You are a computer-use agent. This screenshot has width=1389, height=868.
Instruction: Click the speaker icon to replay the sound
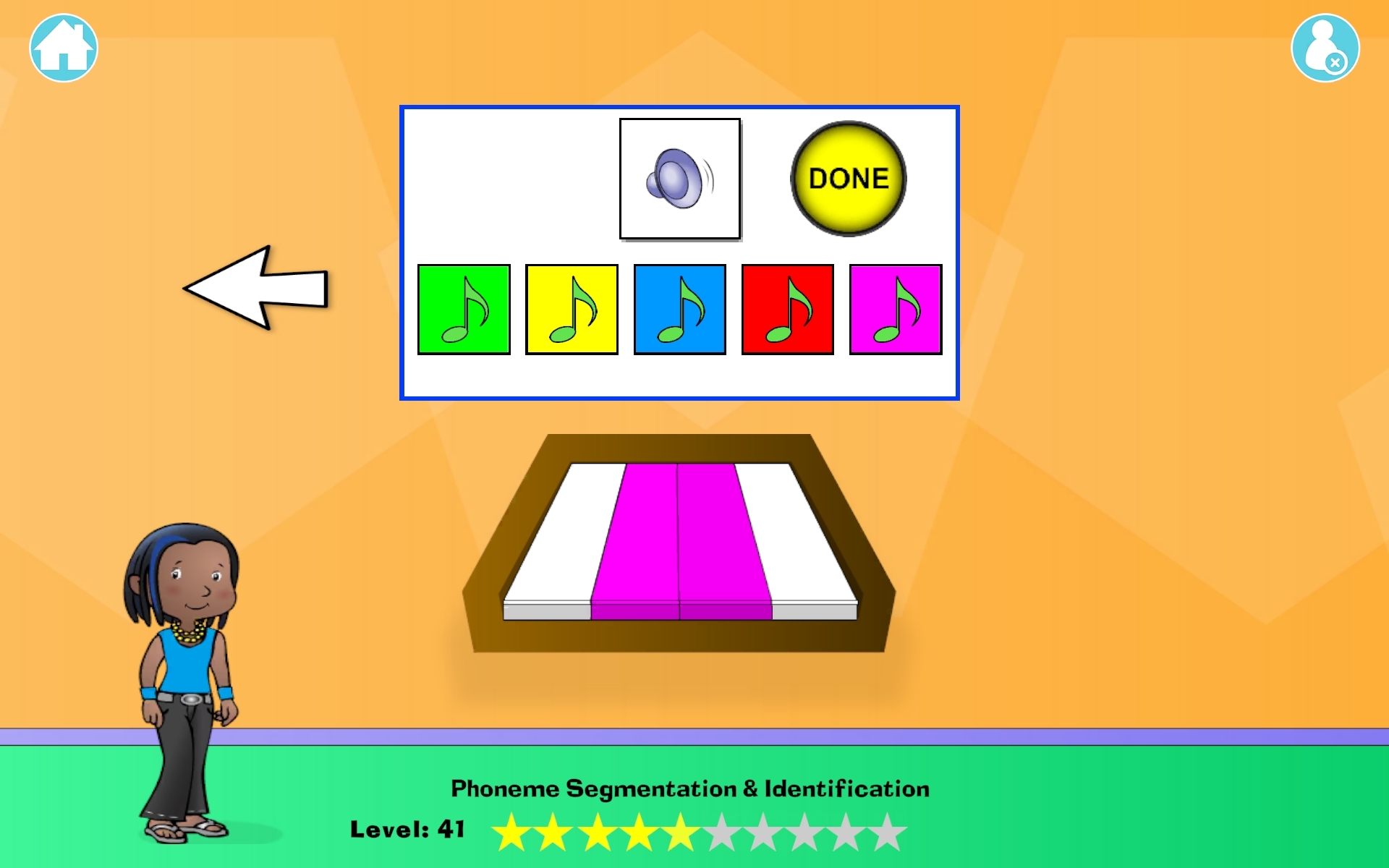(x=679, y=178)
